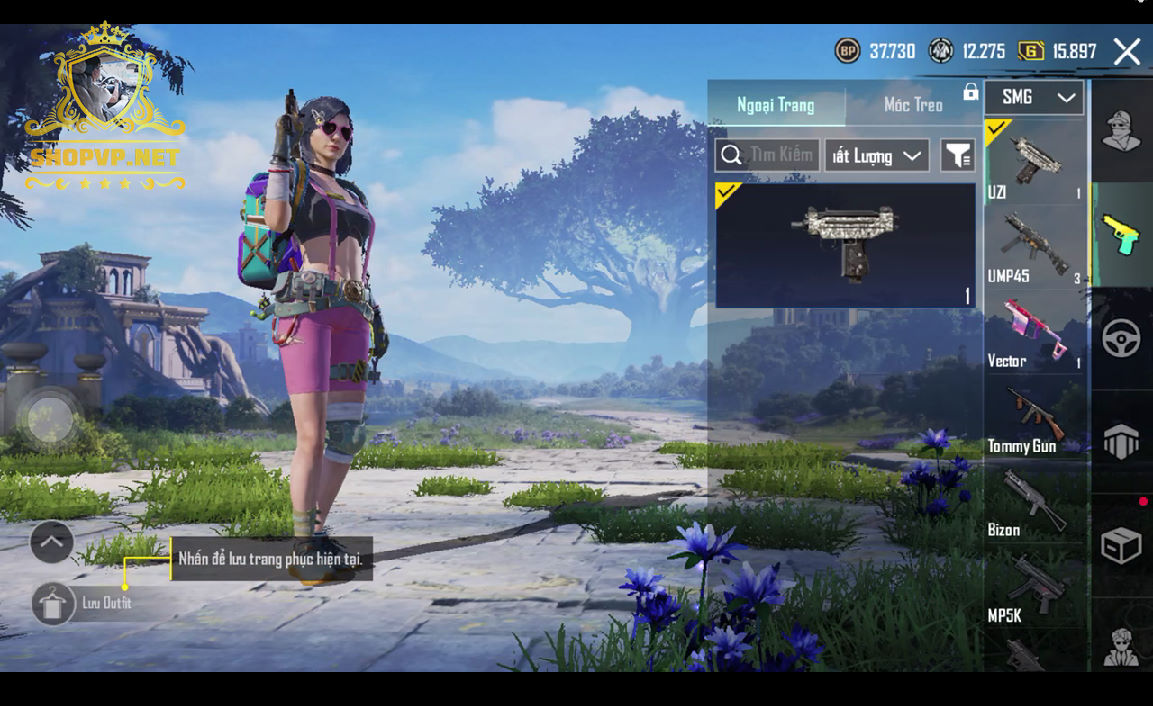Open the Lượng sort dropdown
This screenshot has height=706, width=1153.
(877, 156)
